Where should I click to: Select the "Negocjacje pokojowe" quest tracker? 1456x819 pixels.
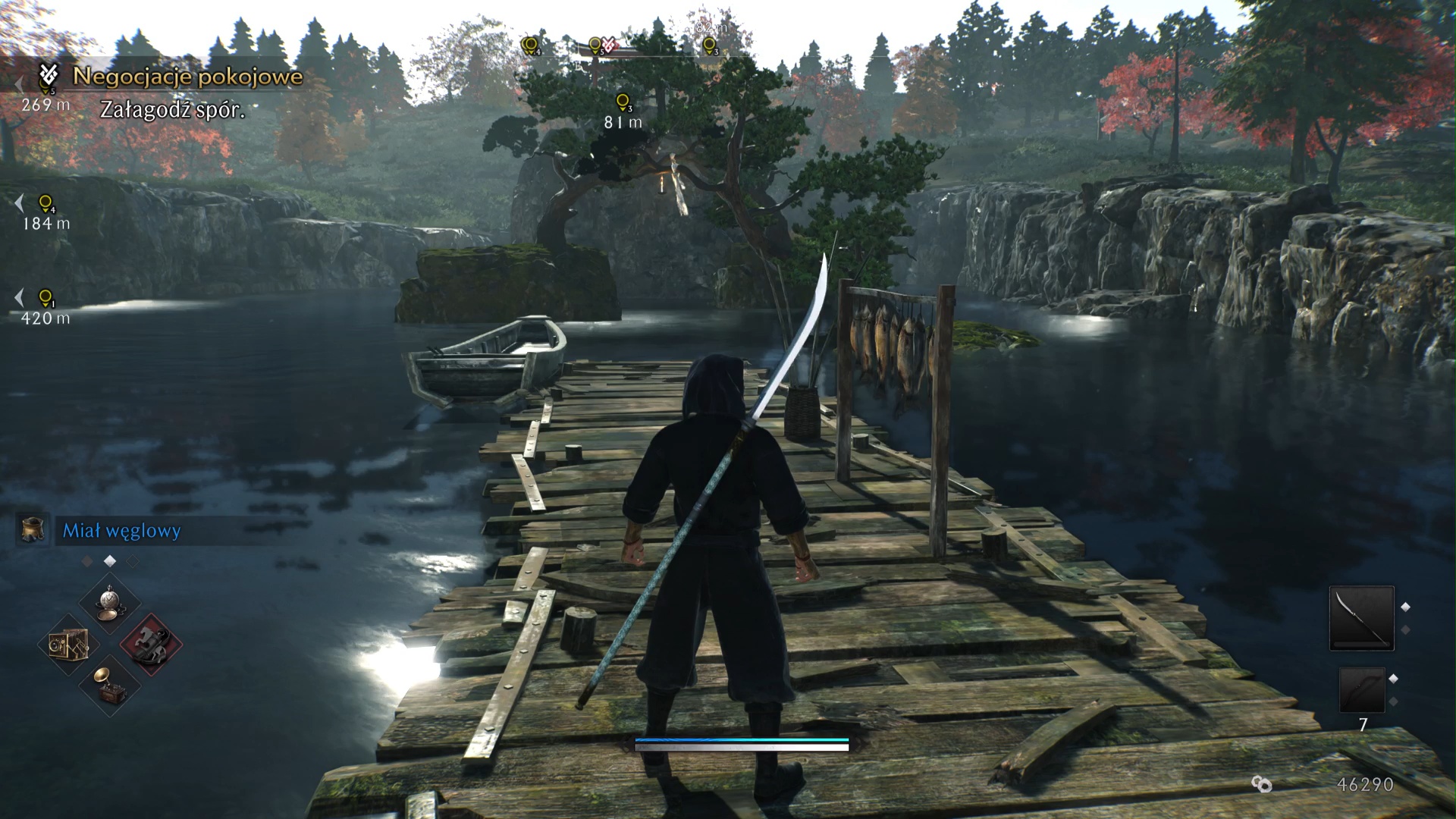[x=187, y=77]
